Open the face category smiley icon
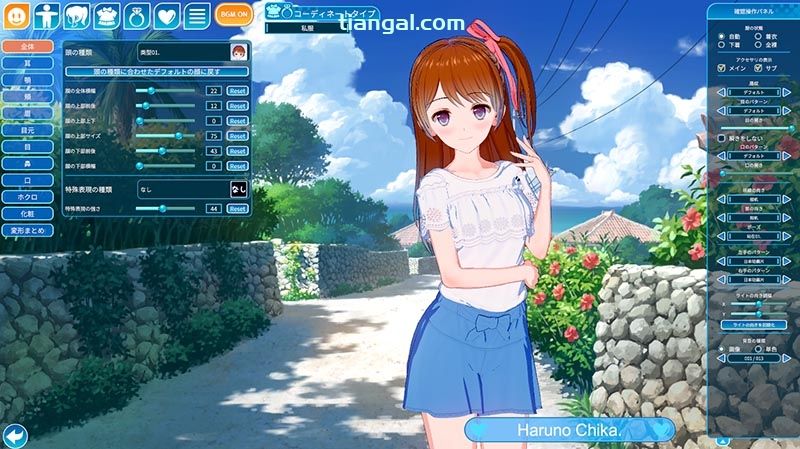This screenshot has height=449, width=800. tap(16, 15)
